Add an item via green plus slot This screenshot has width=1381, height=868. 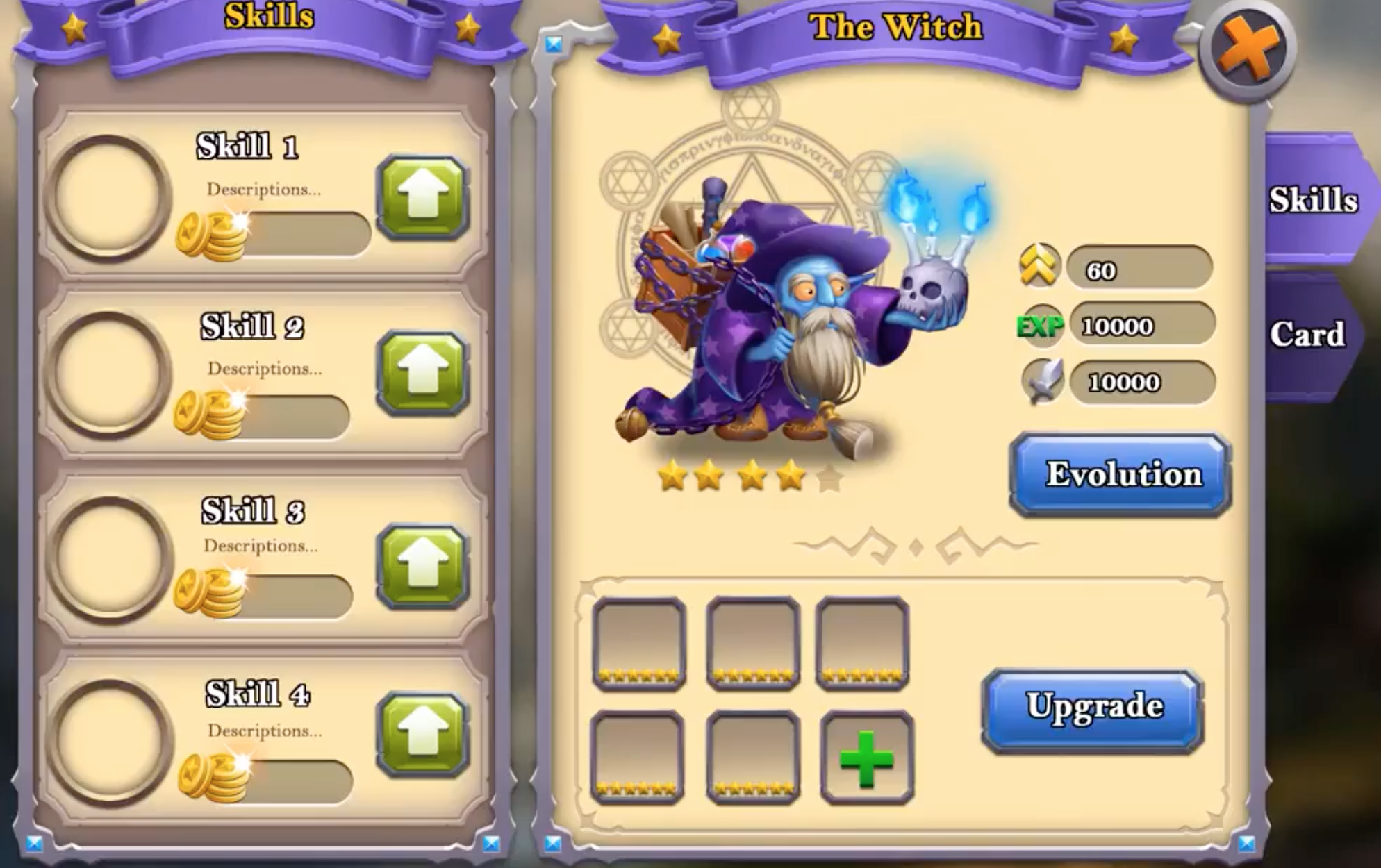click(x=866, y=758)
